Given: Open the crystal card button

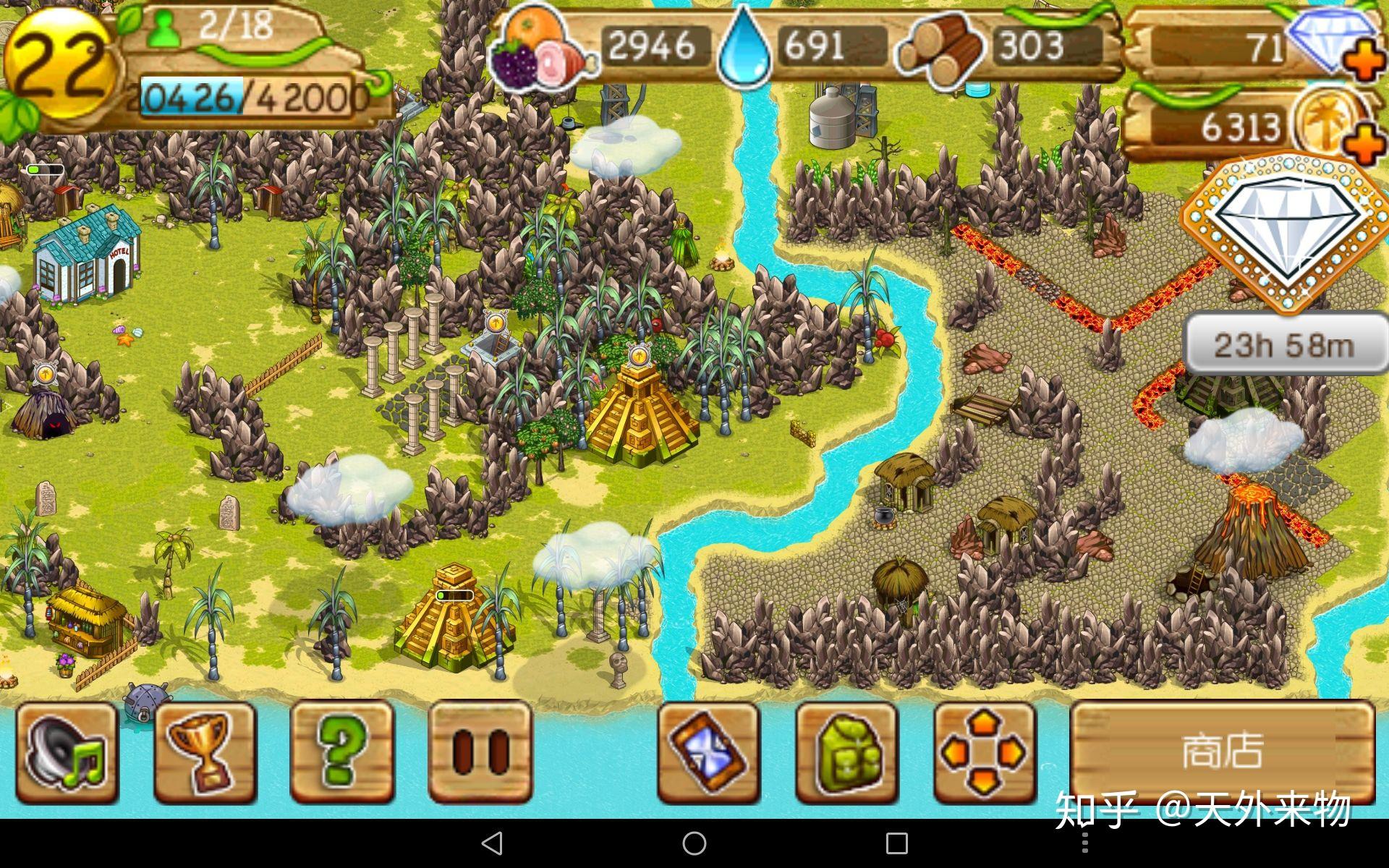Looking at the screenshot, I should [708, 752].
